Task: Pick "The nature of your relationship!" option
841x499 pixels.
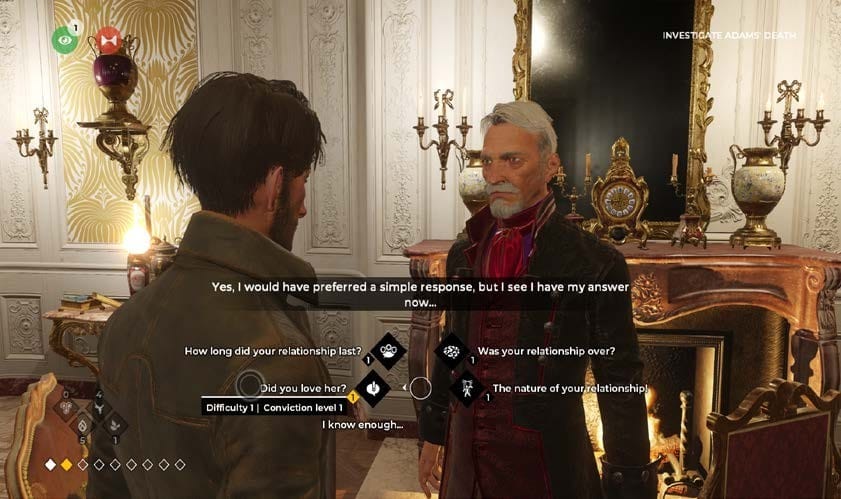Action: [569, 388]
